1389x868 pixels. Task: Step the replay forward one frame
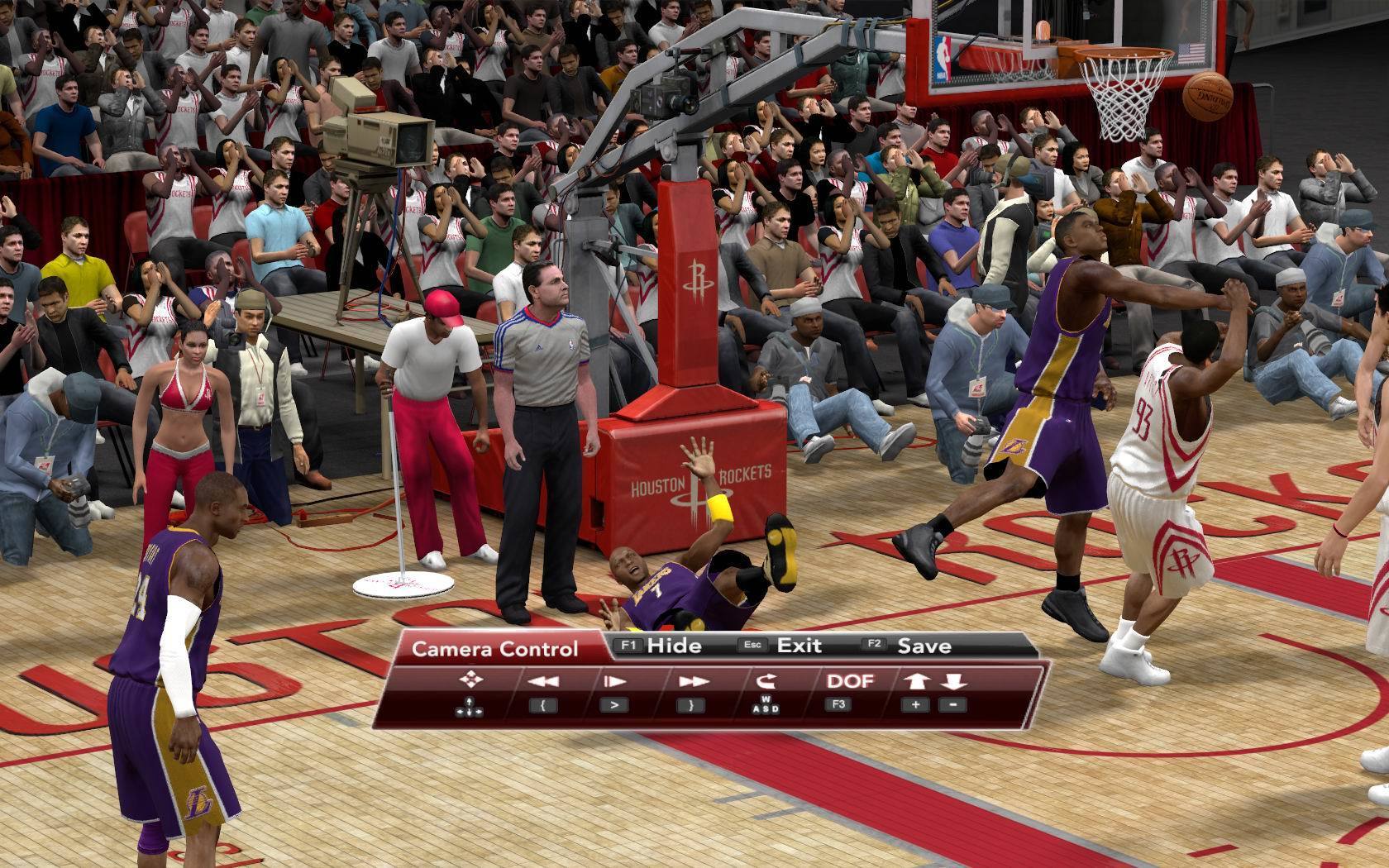pos(614,682)
